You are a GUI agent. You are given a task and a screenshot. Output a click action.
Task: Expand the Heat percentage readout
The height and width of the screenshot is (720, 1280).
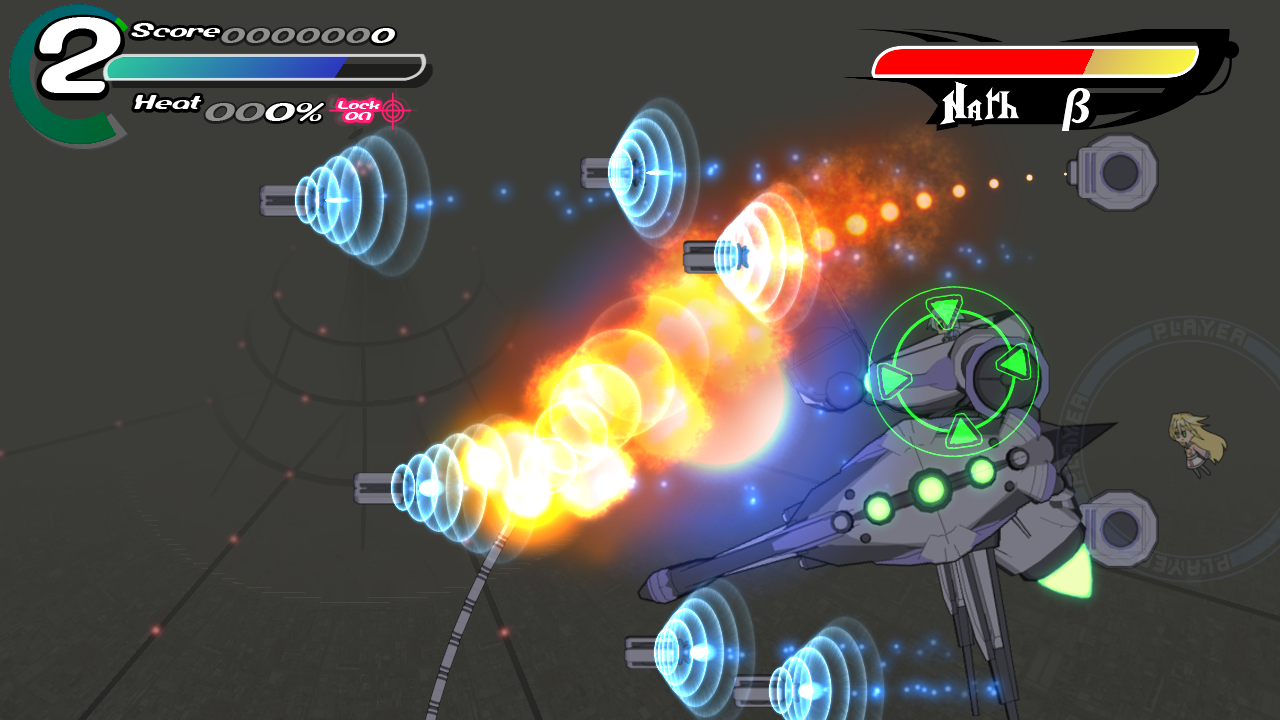[262, 110]
